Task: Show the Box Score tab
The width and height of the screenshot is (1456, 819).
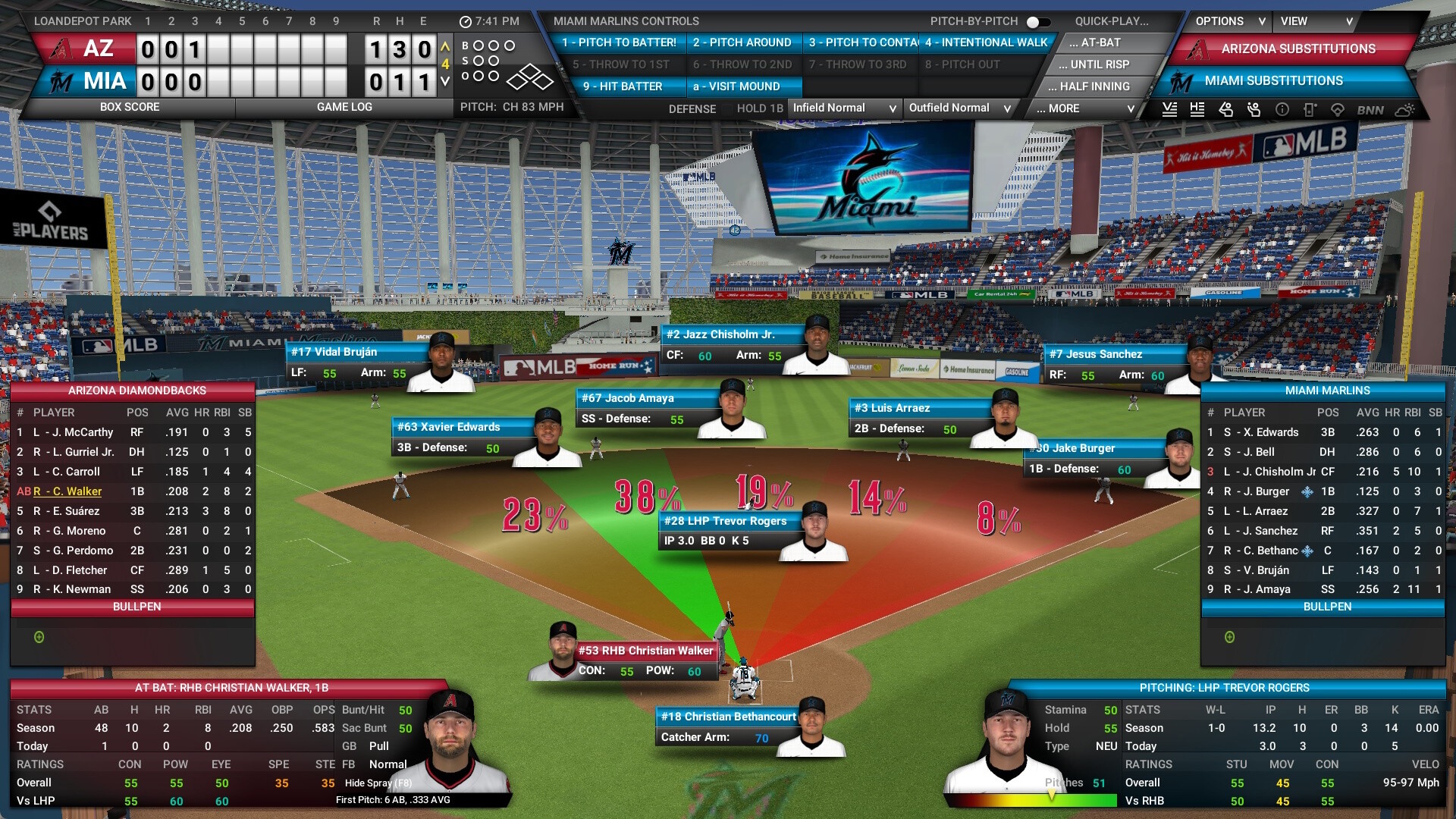Action: tap(130, 107)
